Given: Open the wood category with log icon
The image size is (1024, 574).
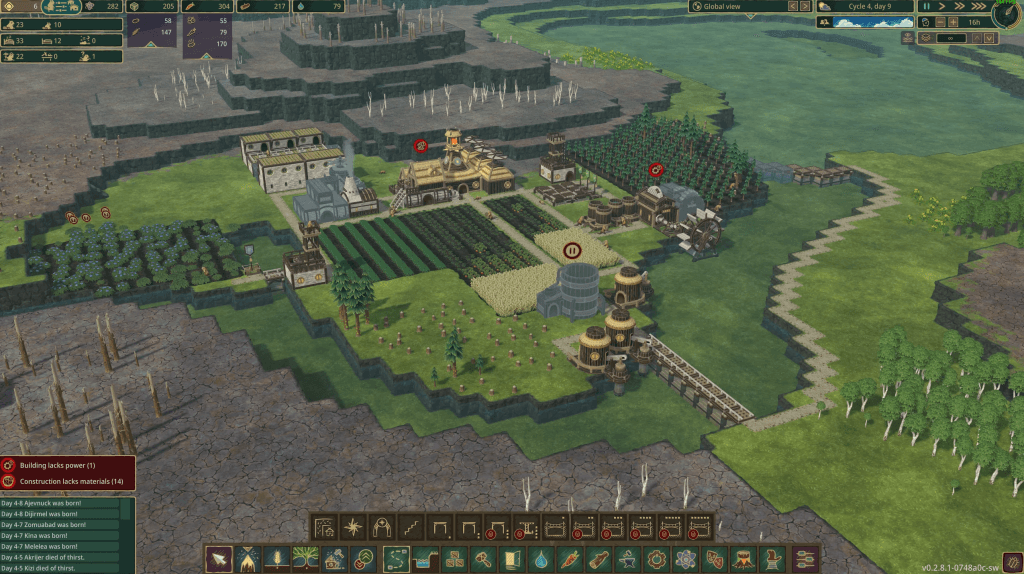Looking at the screenshot, I should click(x=599, y=559).
